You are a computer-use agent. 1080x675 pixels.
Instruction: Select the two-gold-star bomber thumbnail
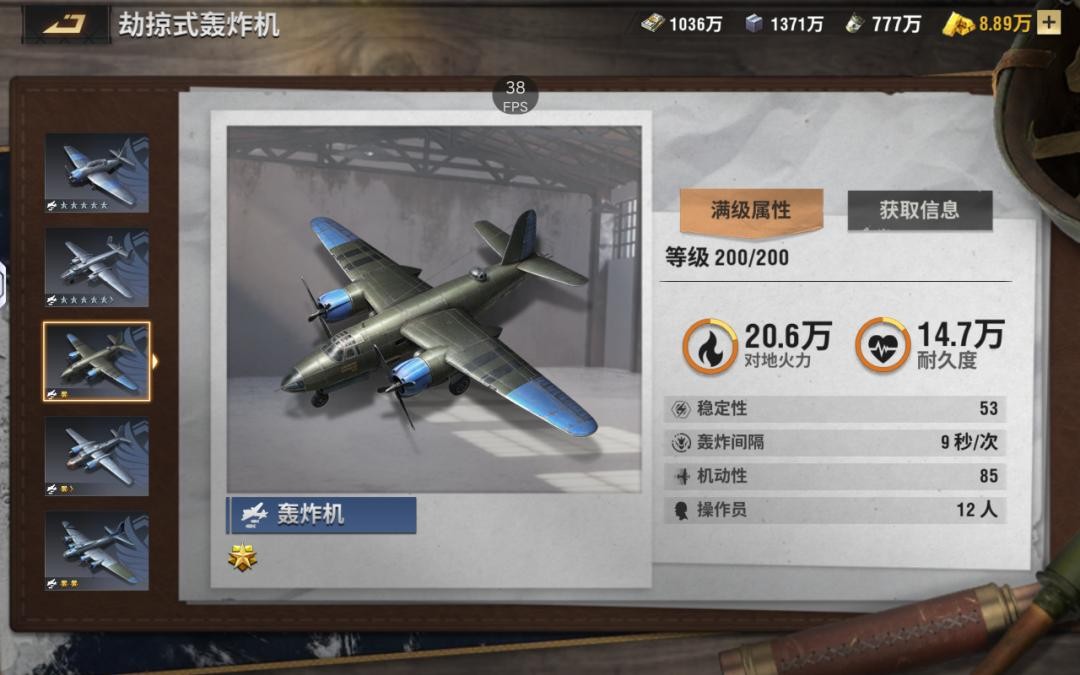click(96, 550)
